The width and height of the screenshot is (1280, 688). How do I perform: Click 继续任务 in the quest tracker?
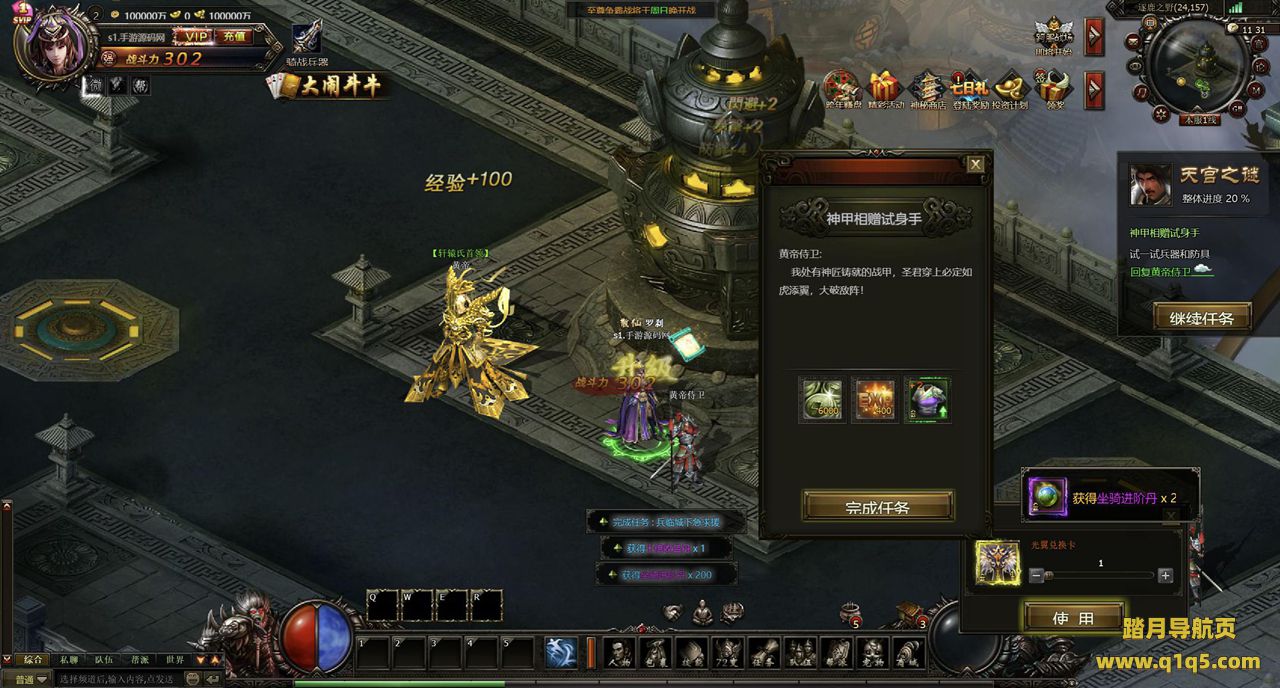coord(1200,318)
